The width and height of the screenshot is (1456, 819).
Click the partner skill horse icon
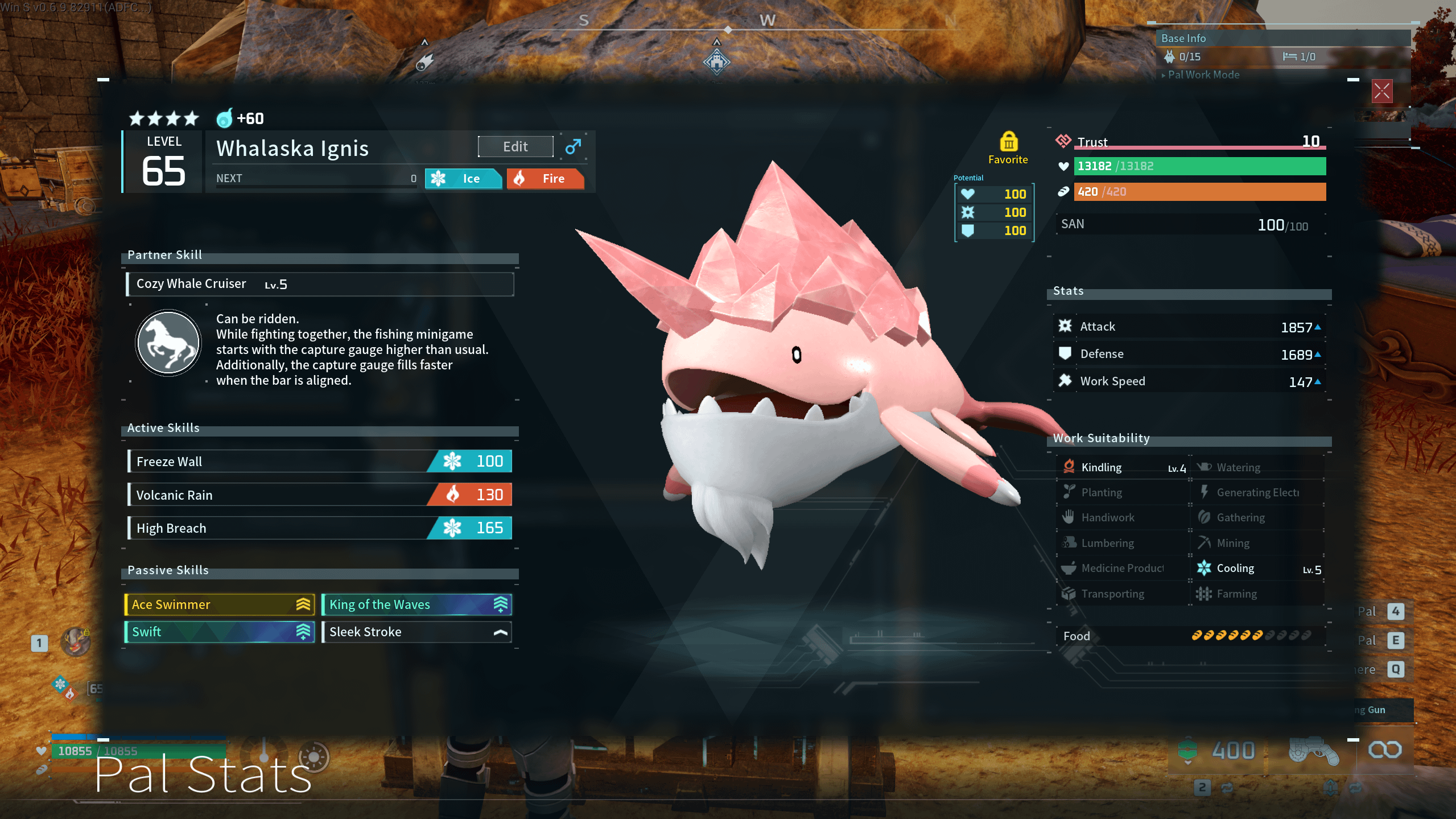click(168, 343)
